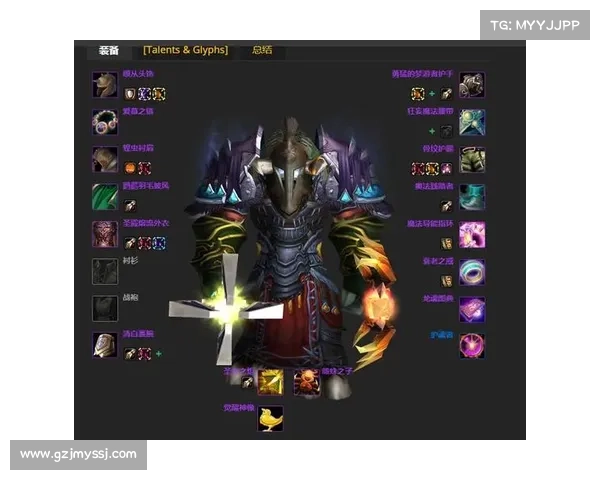Choose the green feather cloak slot
The width and height of the screenshot is (600, 480).
(105, 197)
